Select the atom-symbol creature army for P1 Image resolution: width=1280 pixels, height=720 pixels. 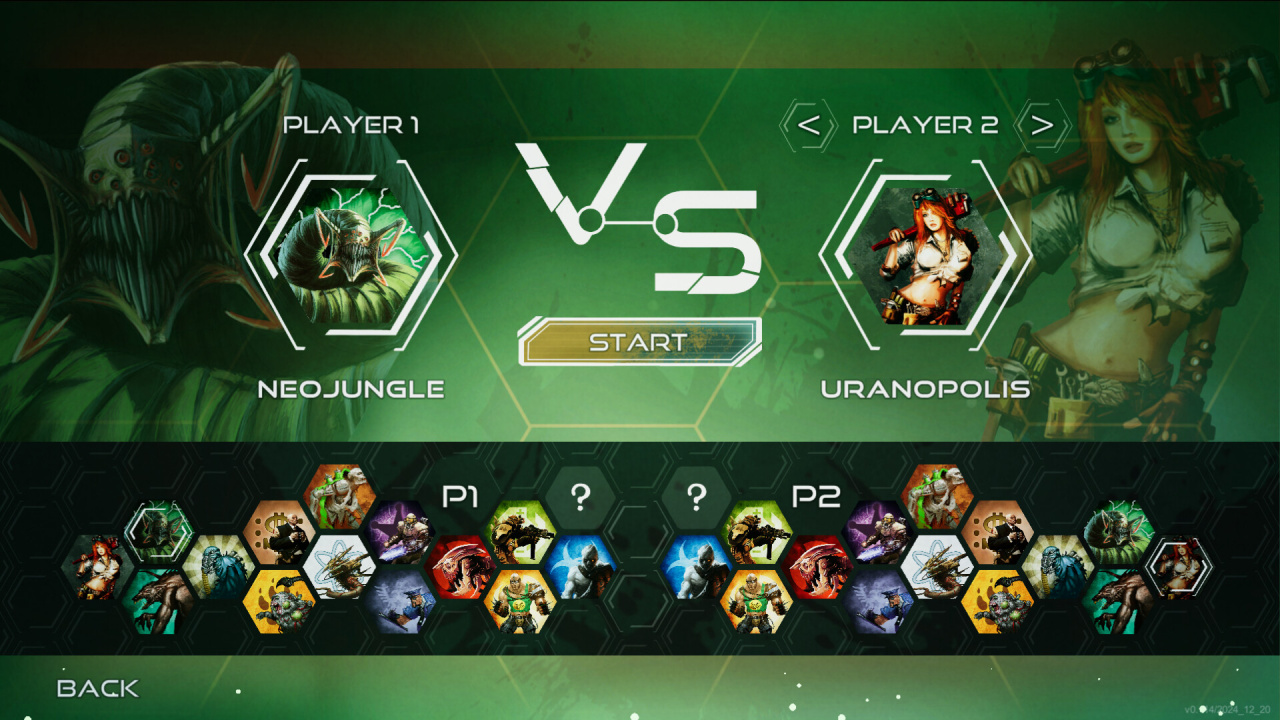pyautogui.click(x=339, y=566)
